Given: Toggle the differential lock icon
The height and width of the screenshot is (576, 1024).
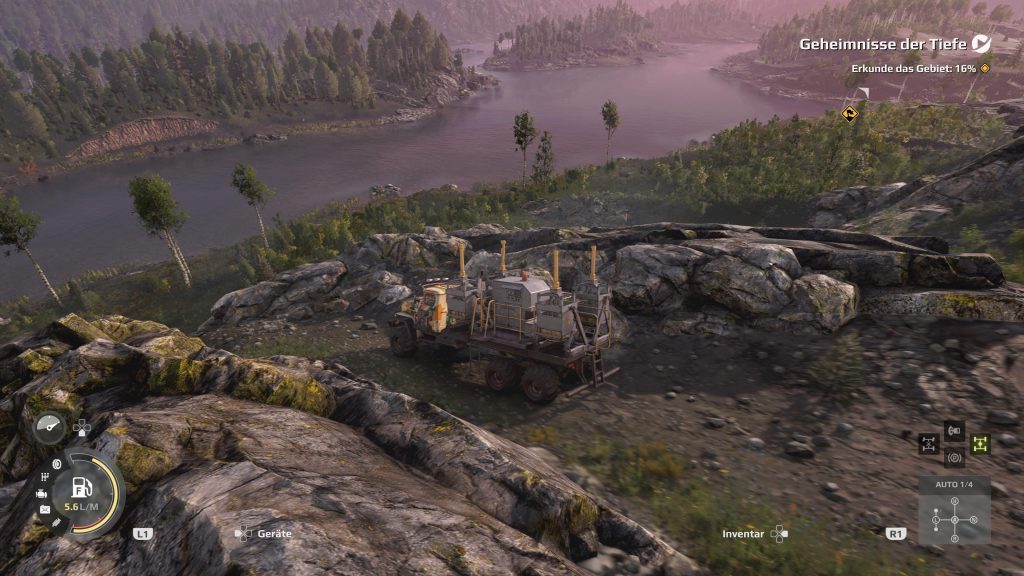Looking at the screenshot, I should [x=929, y=442].
